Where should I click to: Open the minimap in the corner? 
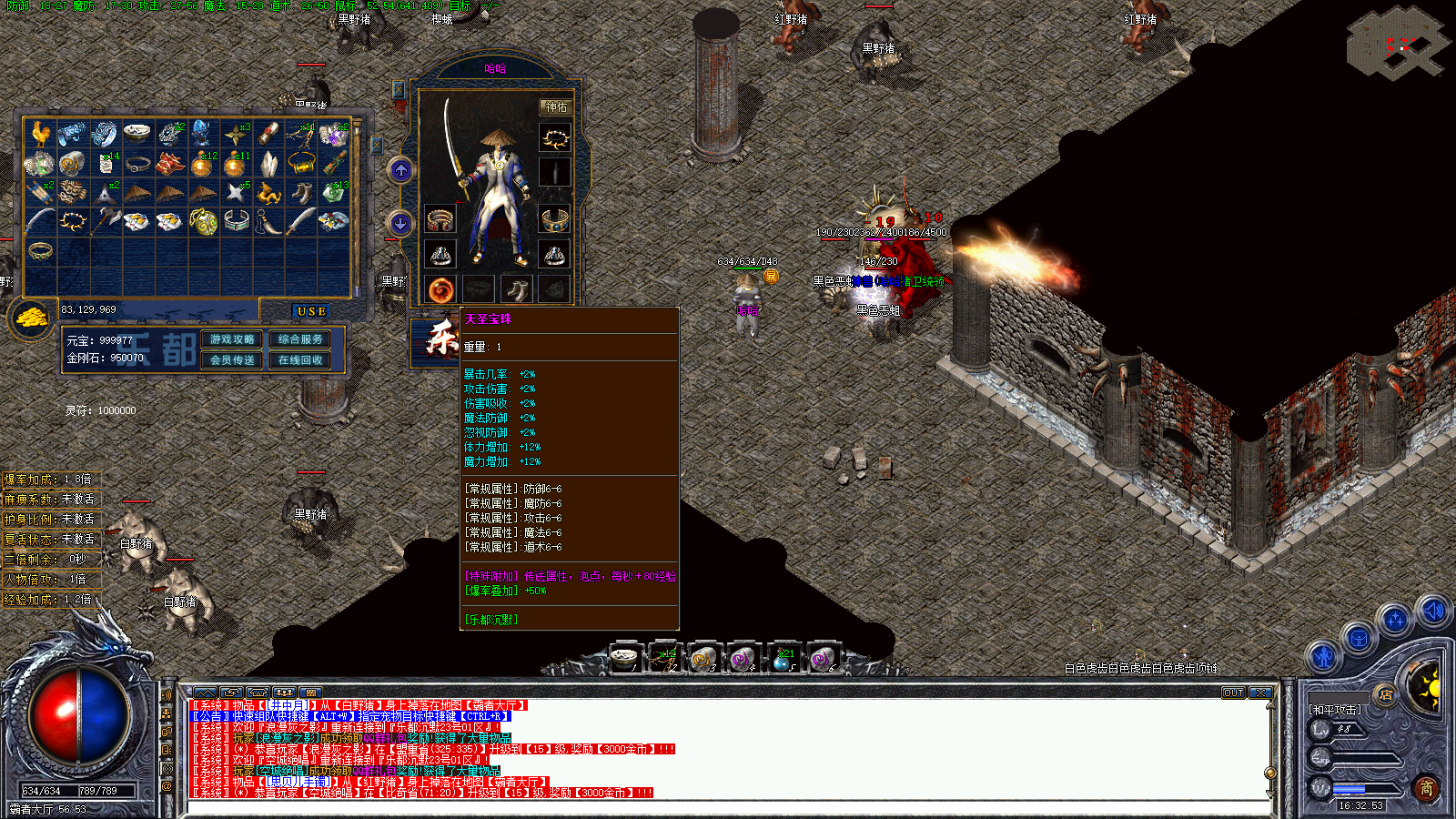click(x=1395, y=43)
